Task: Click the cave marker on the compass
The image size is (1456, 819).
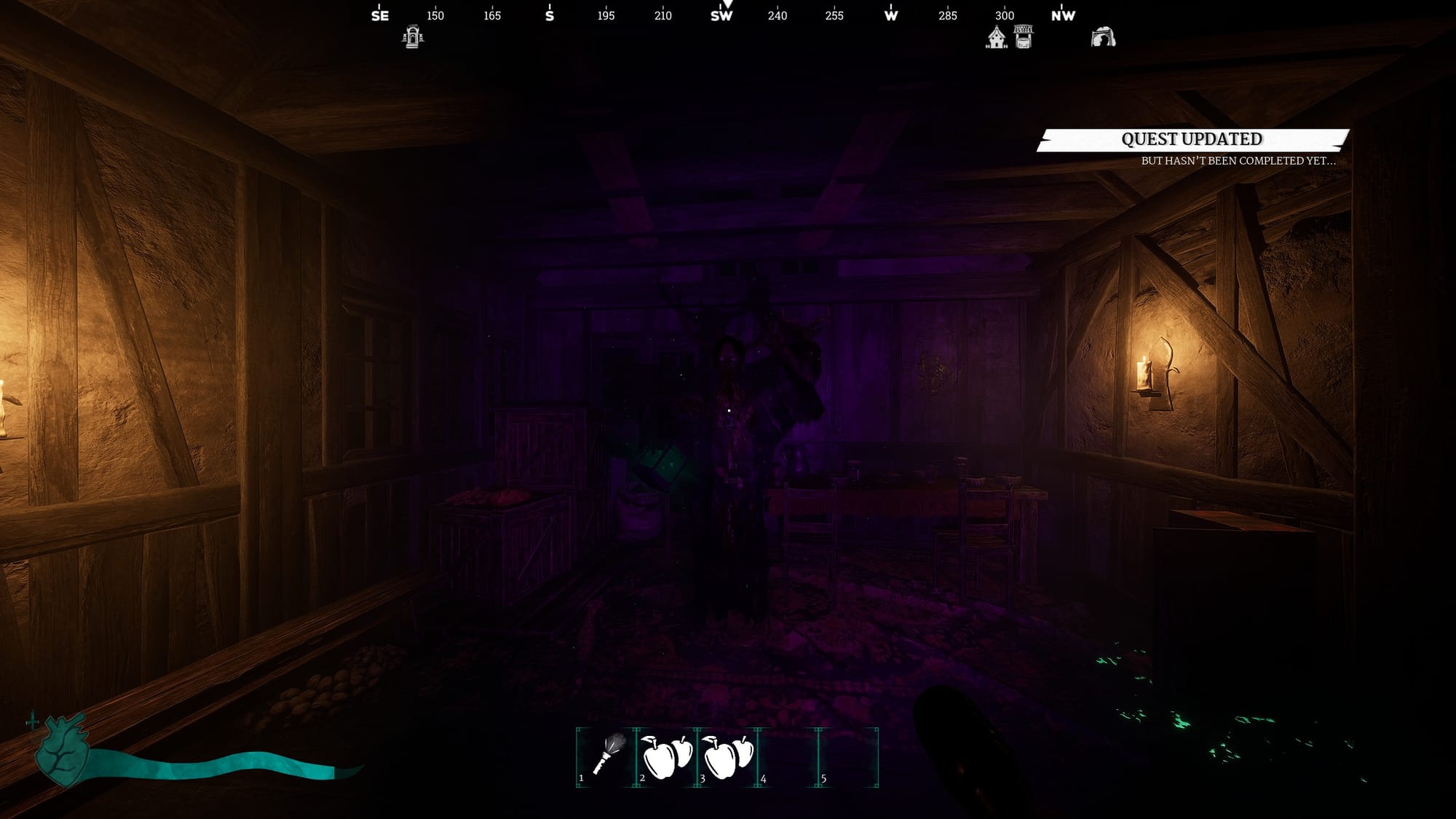Action: point(1103,37)
